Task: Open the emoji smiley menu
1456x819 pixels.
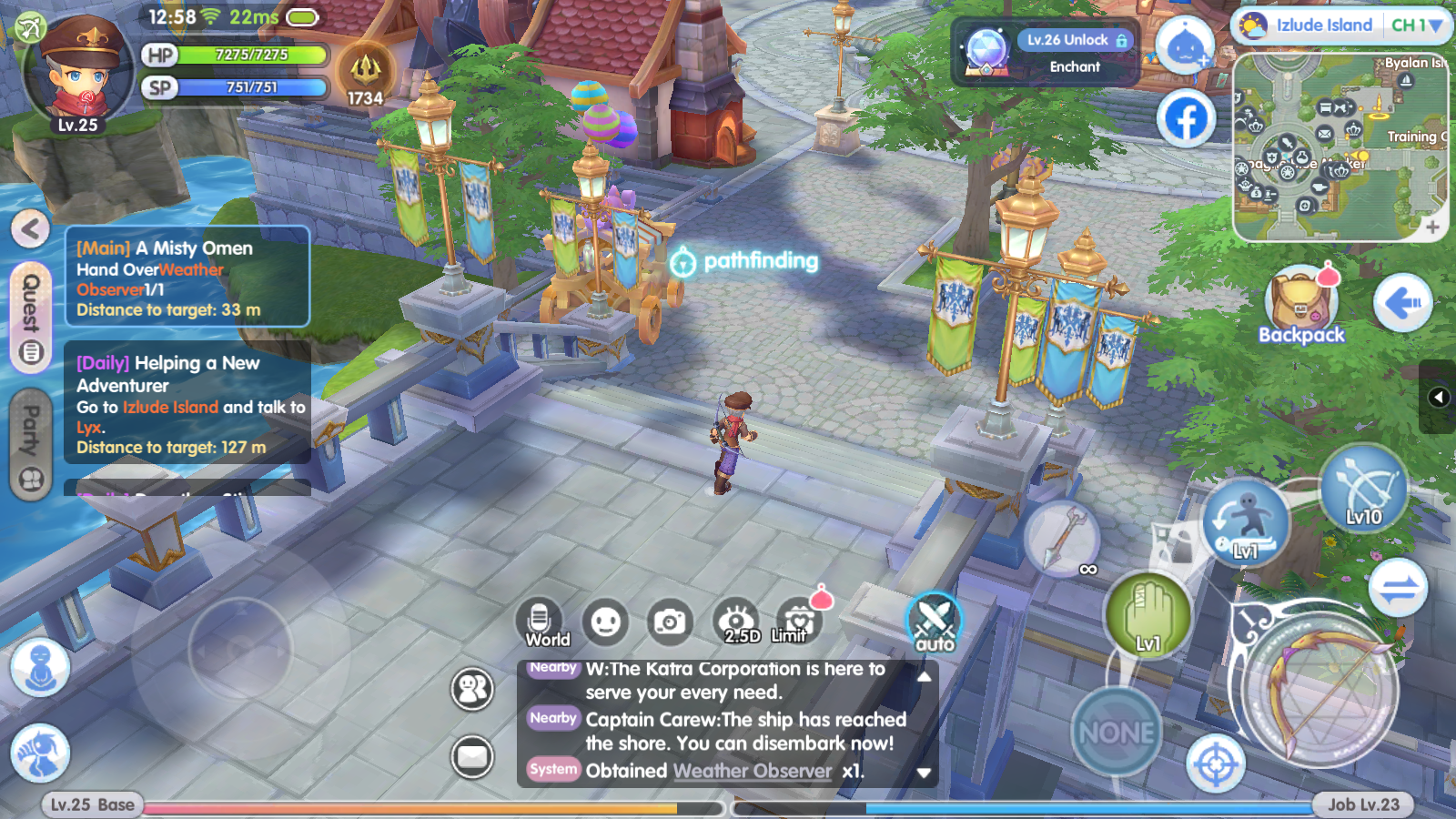Action: 606,622
